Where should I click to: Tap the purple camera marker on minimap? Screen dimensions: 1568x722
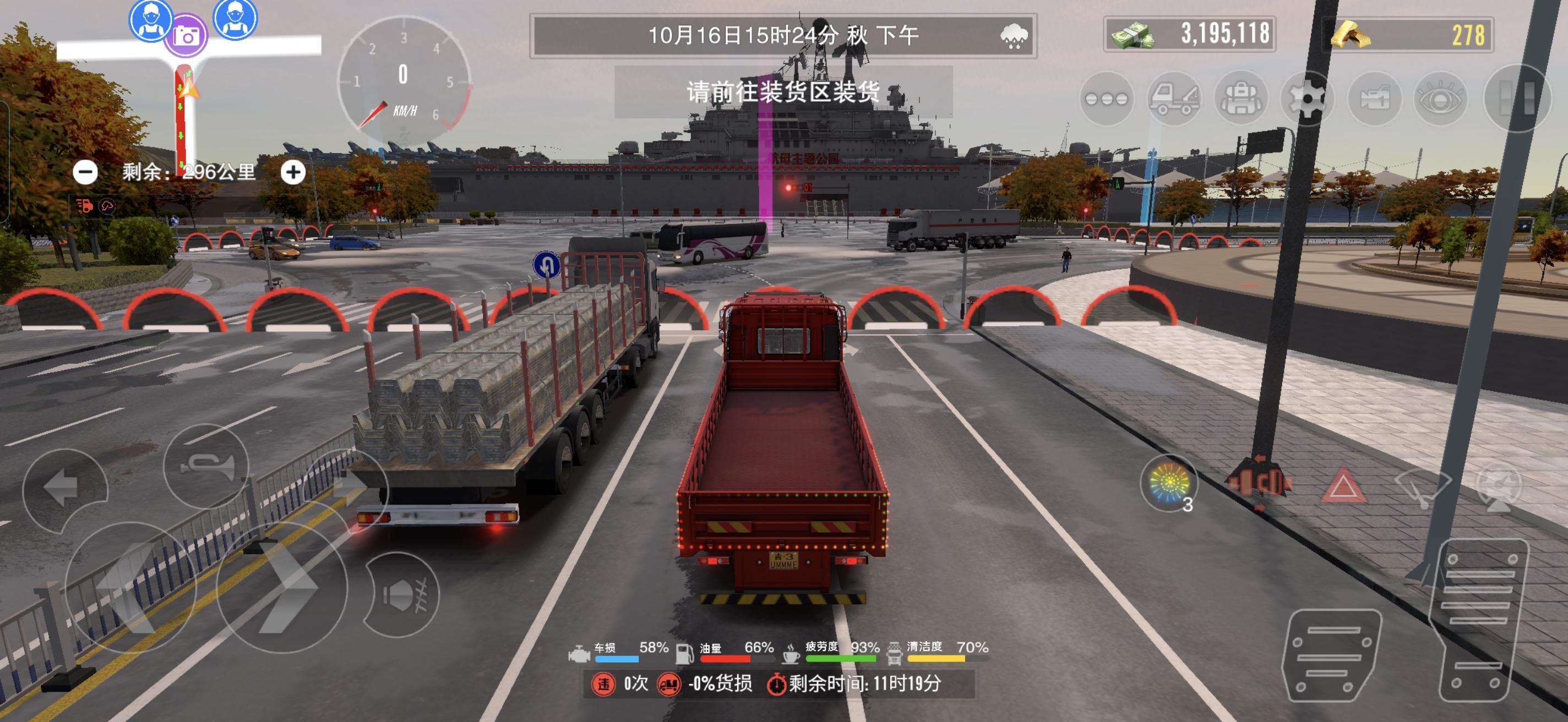[x=186, y=35]
